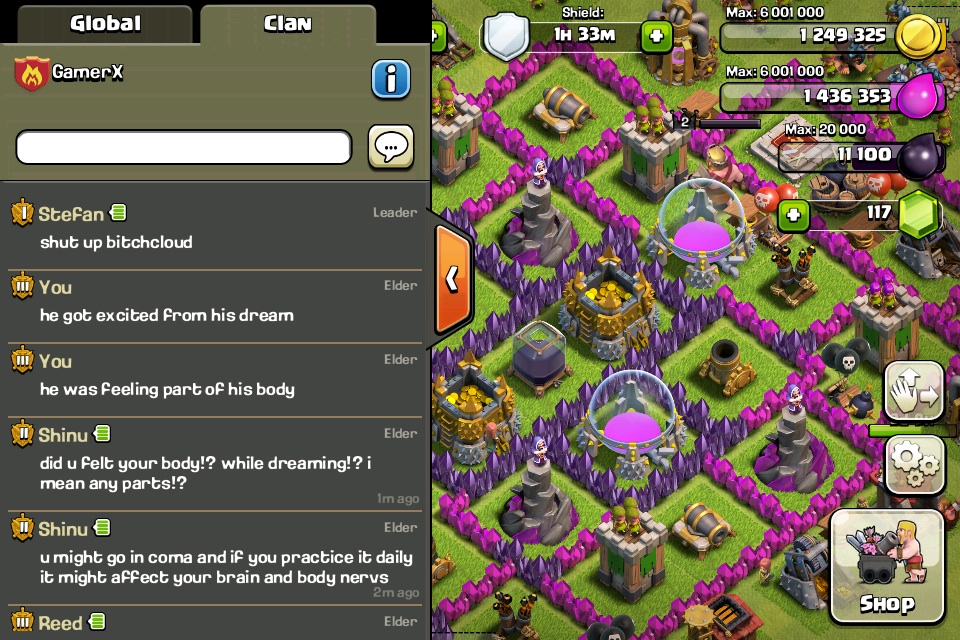Screen dimensions: 960x640
Task: Open the Shop
Action: [886, 566]
